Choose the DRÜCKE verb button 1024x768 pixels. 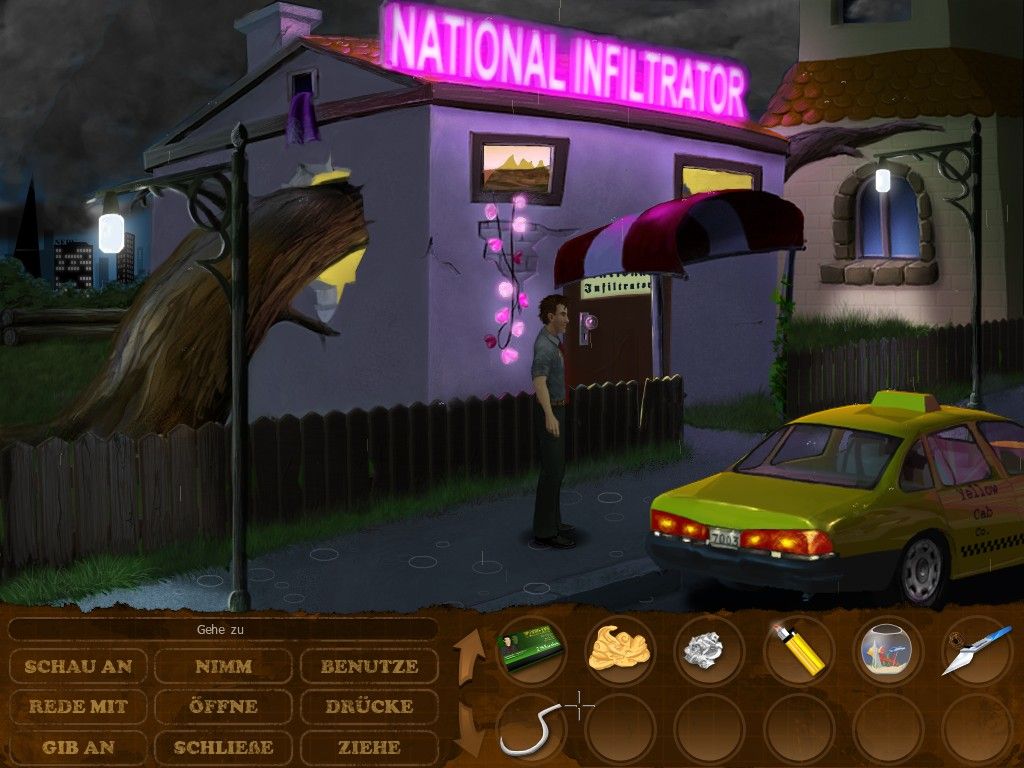point(369,706)
